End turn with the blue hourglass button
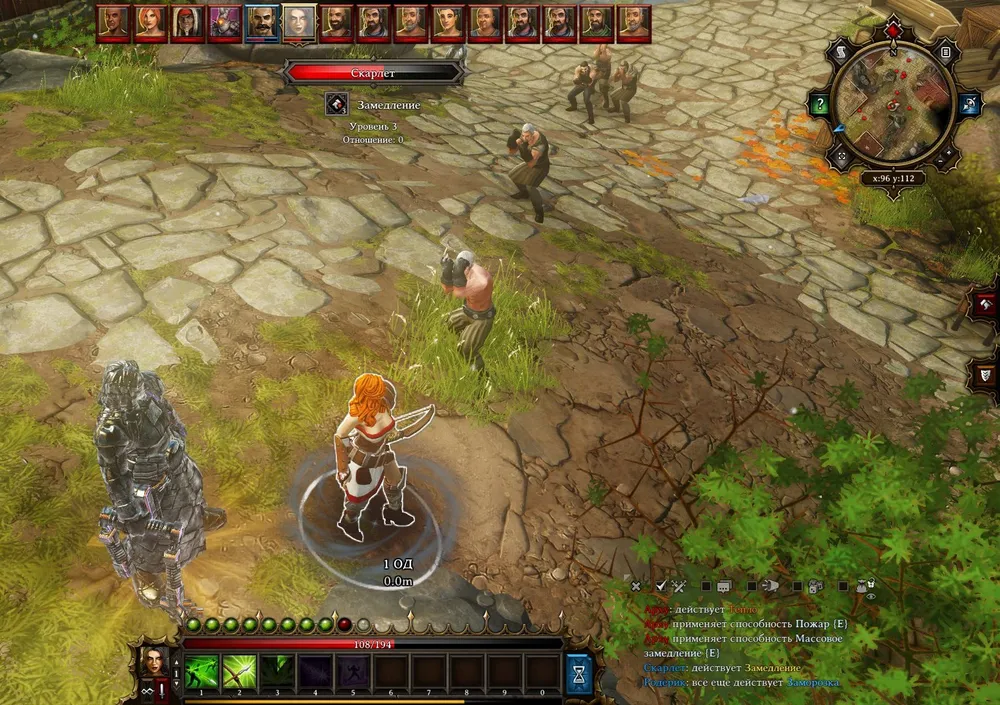1000x705 pixels. 578,671
